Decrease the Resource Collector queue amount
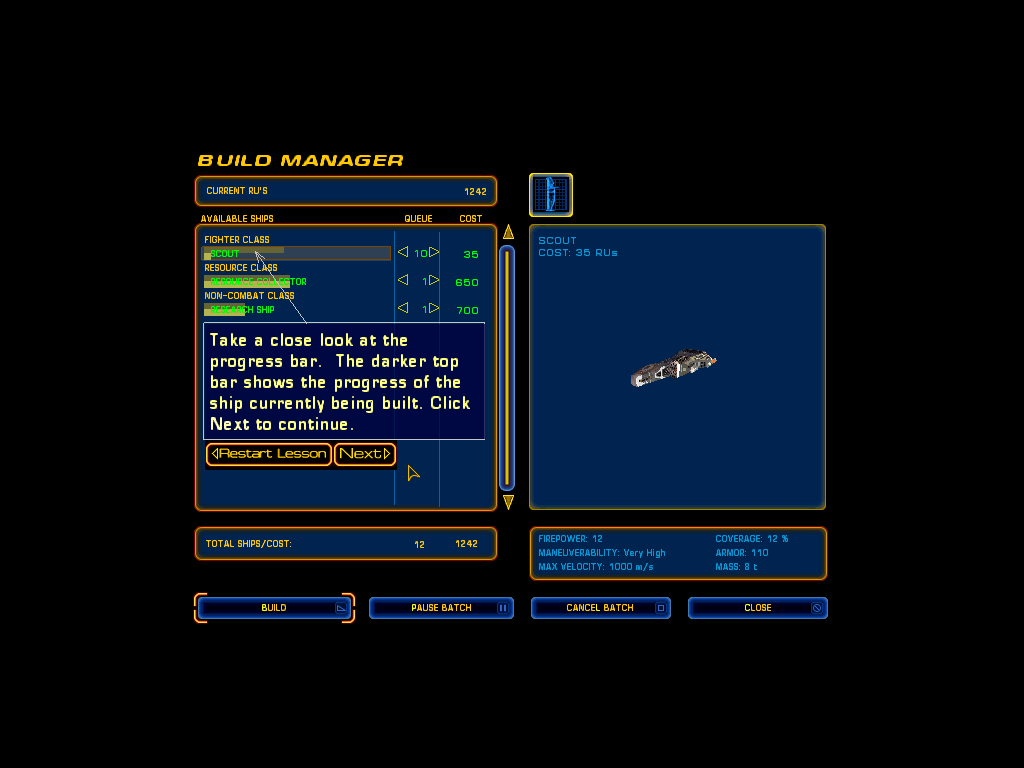Image resolution: width=1024 pixels, height=768 pixels. (403, 281)
